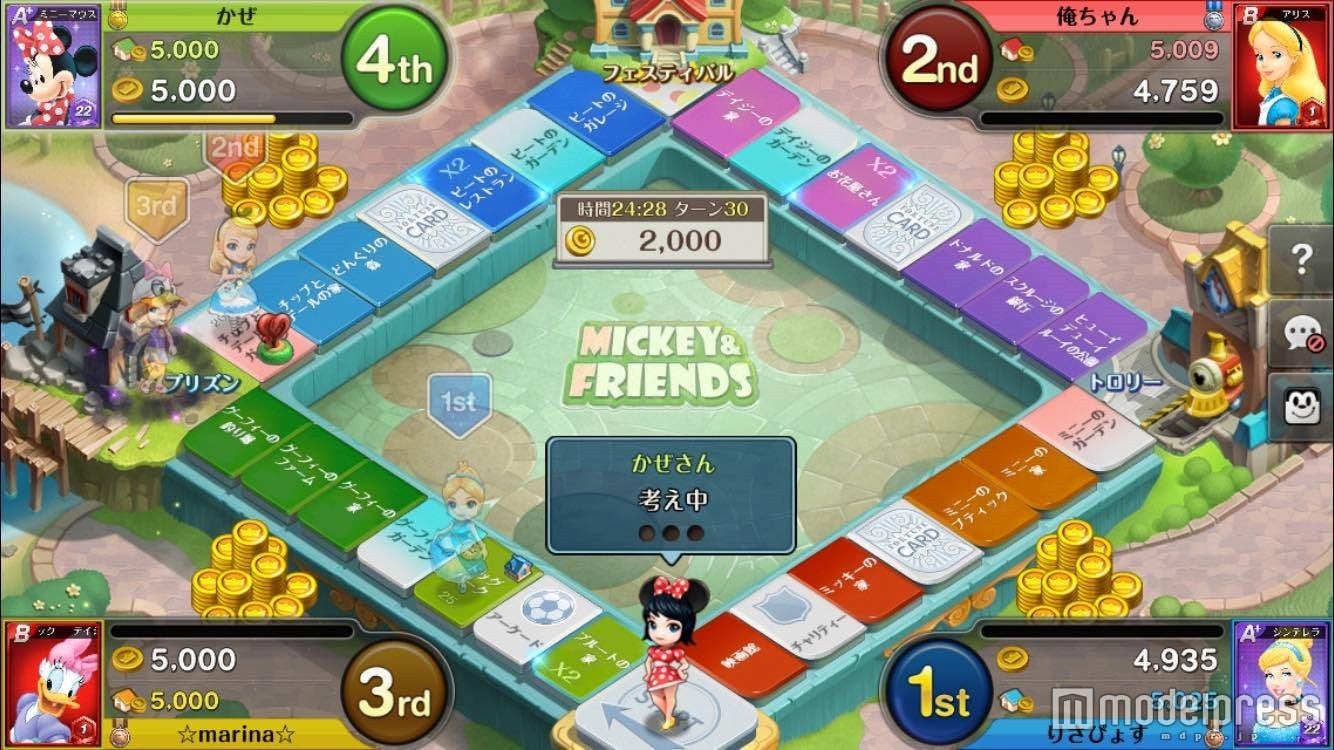Tap 俺ちゃん's red 2nd place badge
This screenshot has height=750, width=1334.
click(x=937, y=60)
